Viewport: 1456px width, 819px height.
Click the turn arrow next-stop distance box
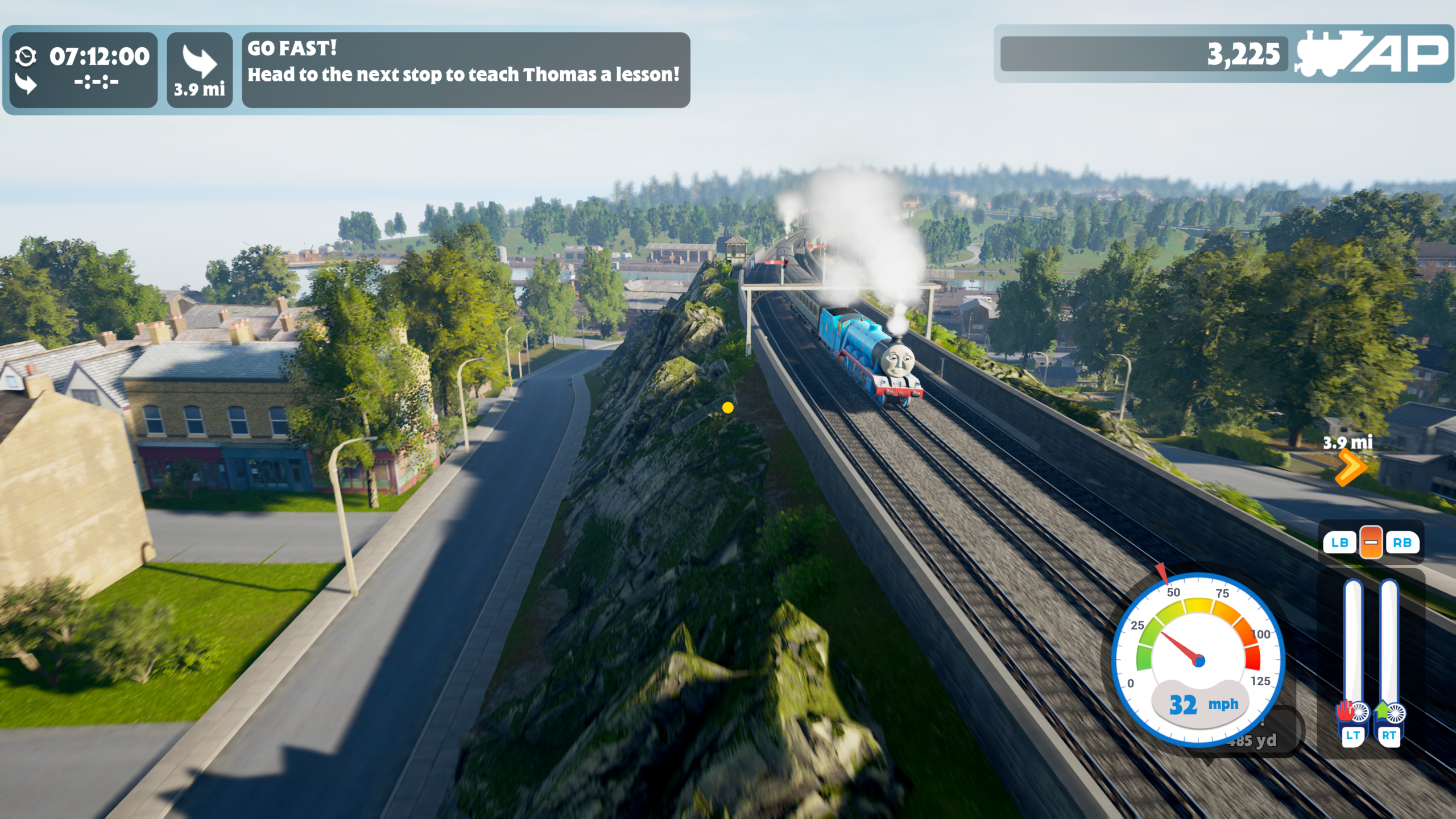point(200,70)
